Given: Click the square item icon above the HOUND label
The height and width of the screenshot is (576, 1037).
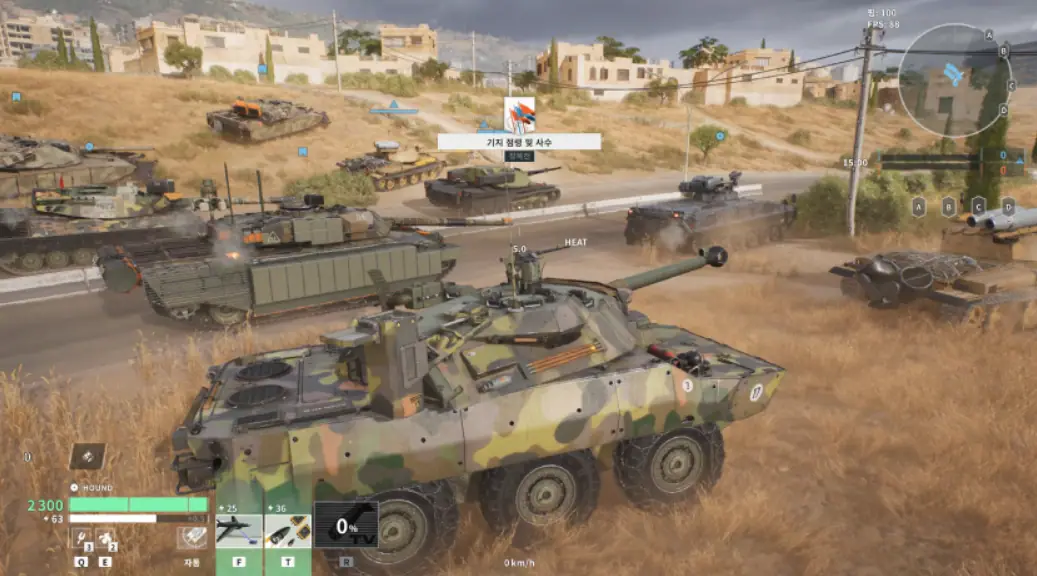Looking at the screenshot, I should coord(87,456).
